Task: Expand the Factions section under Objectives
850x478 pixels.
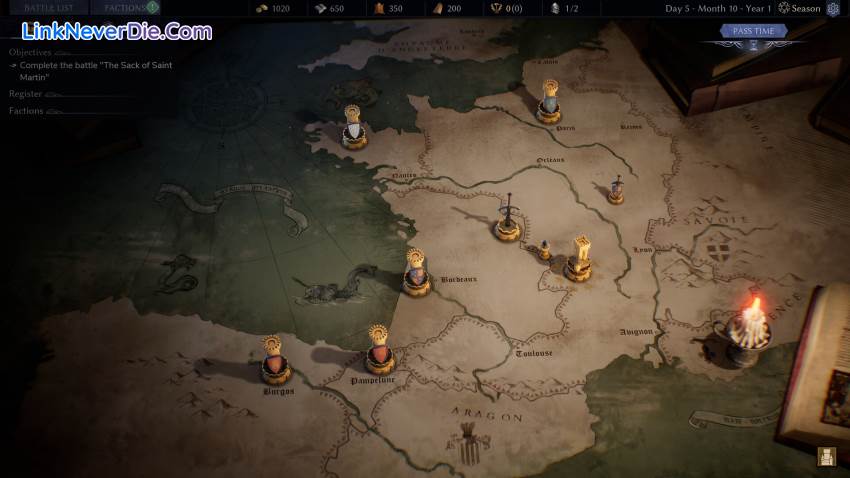Action: (27, 111)
